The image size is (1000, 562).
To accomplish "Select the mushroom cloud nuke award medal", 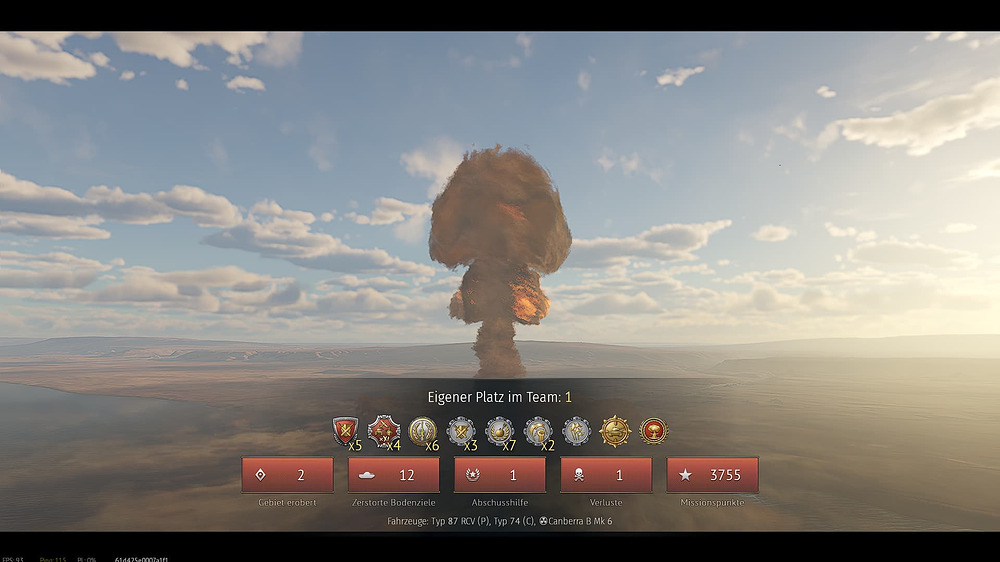I will pyautogui.click(x=653, y=431).
